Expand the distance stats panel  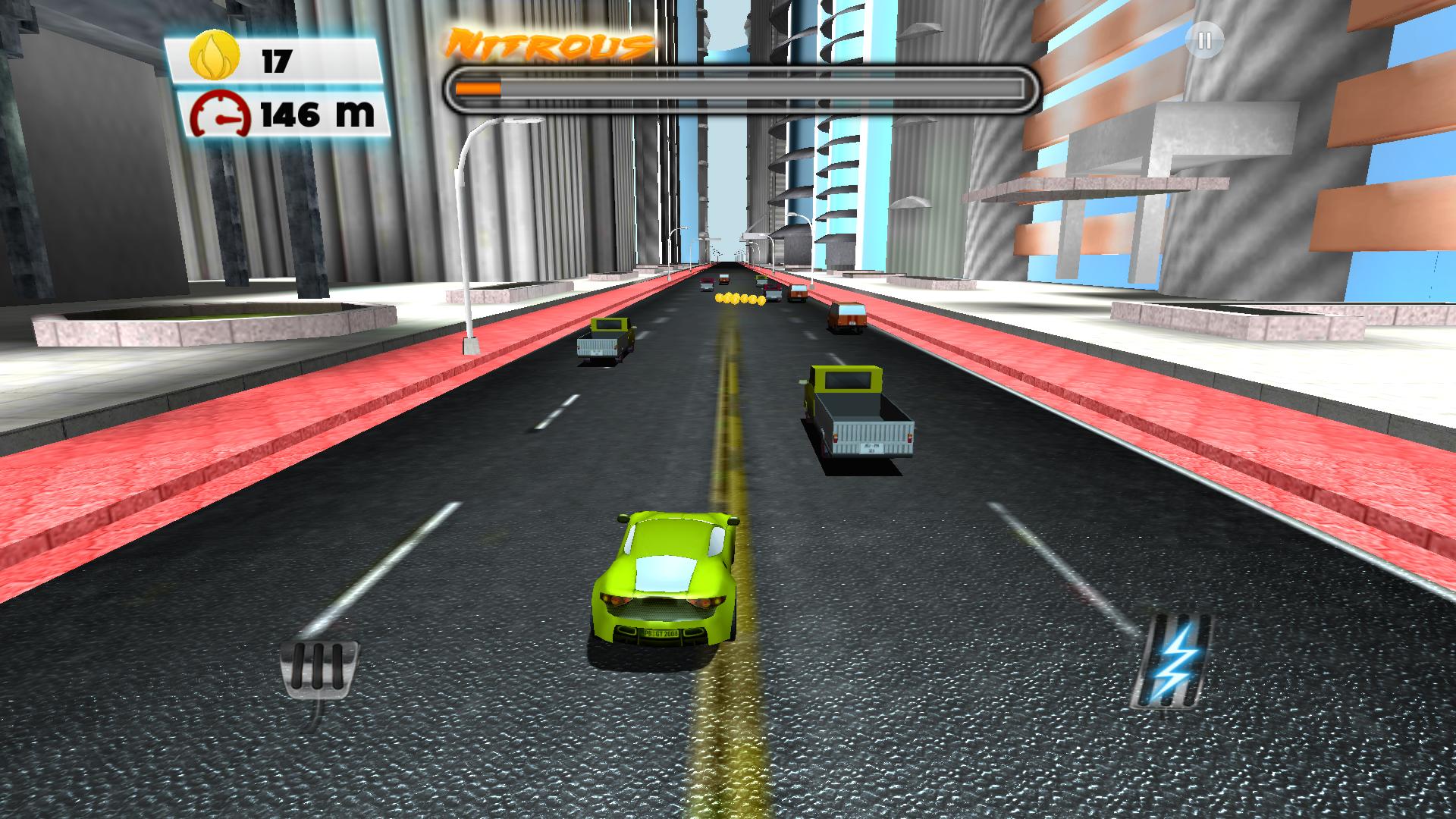(x=281, y=114)
